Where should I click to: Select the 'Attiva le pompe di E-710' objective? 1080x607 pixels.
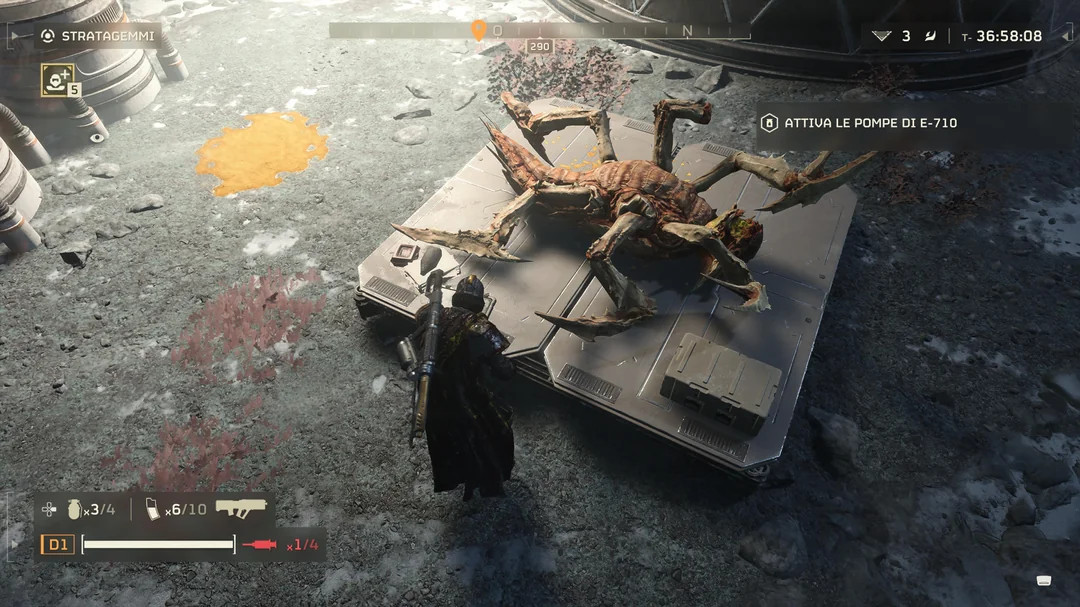point(870,123)
